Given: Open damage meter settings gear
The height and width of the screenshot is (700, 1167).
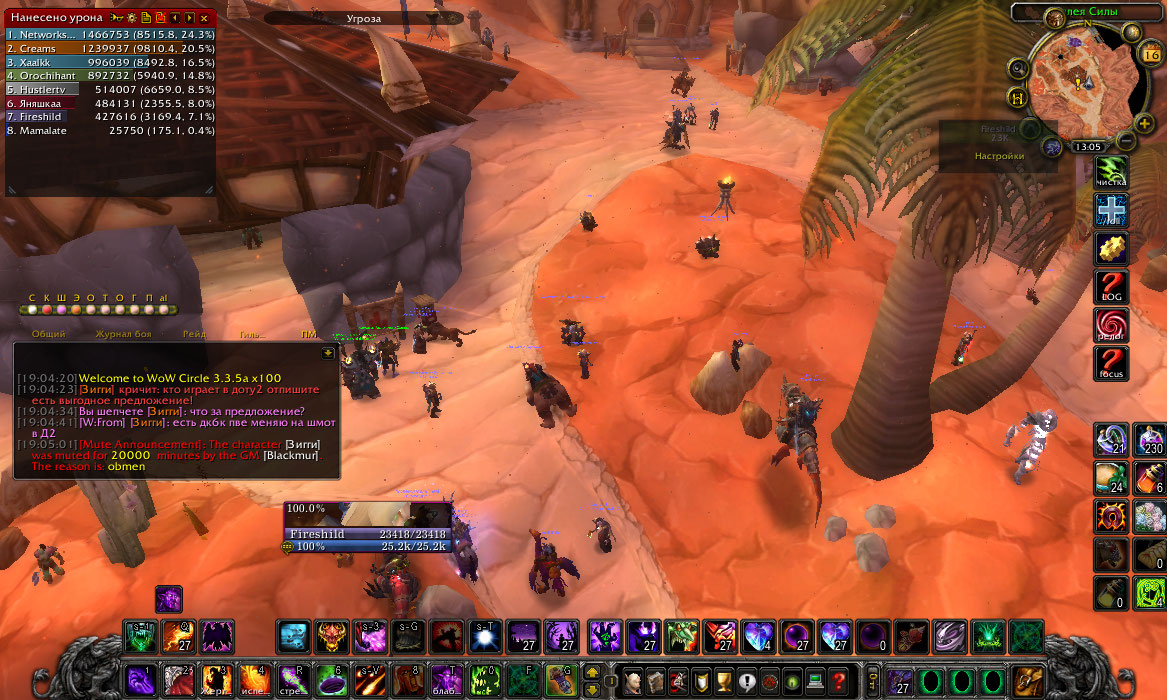Looking at the screenshot, I should [132, 18].
